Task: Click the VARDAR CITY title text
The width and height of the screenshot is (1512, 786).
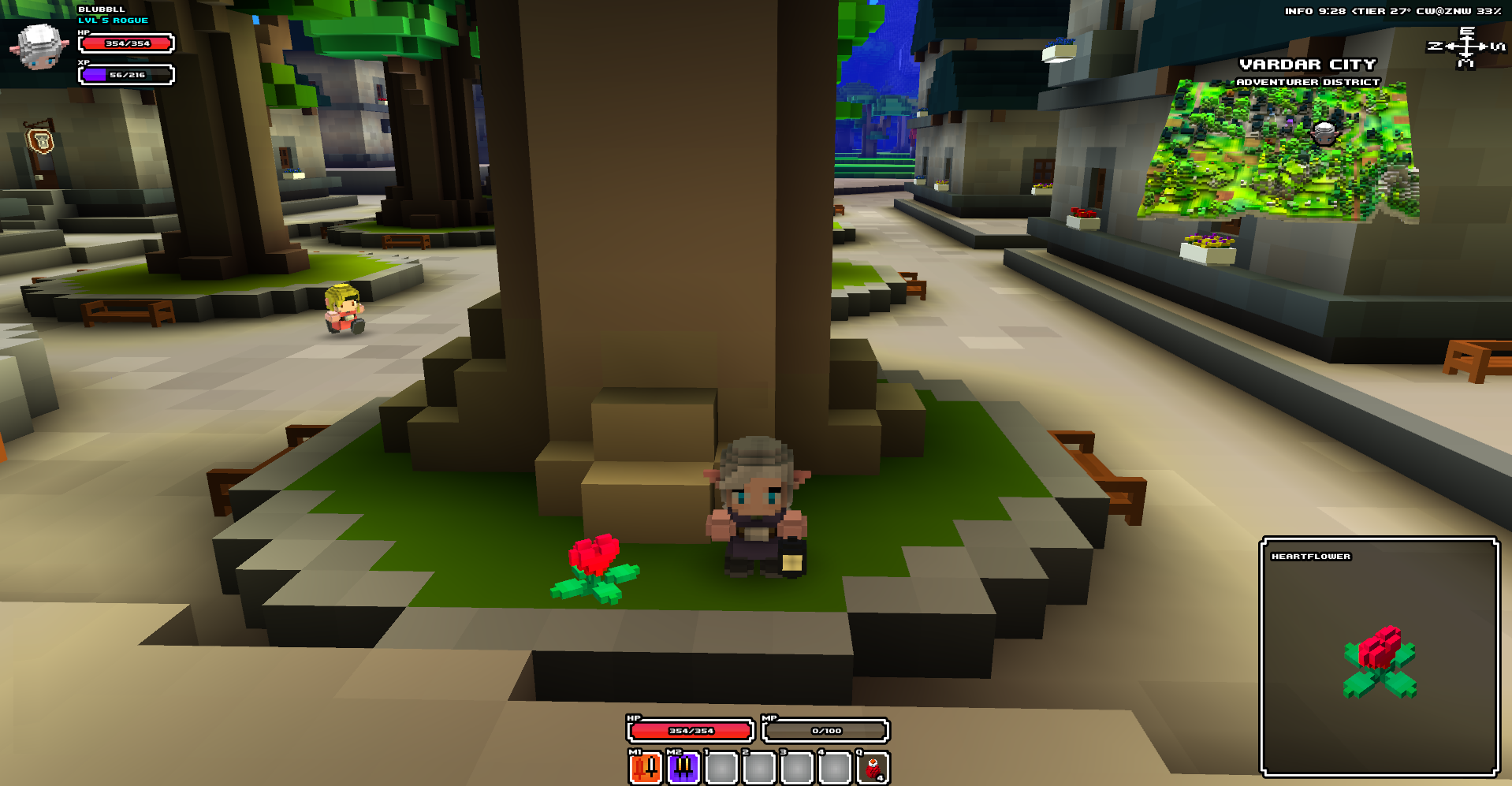Action: pyautogui.click(x=1308, y=65)
